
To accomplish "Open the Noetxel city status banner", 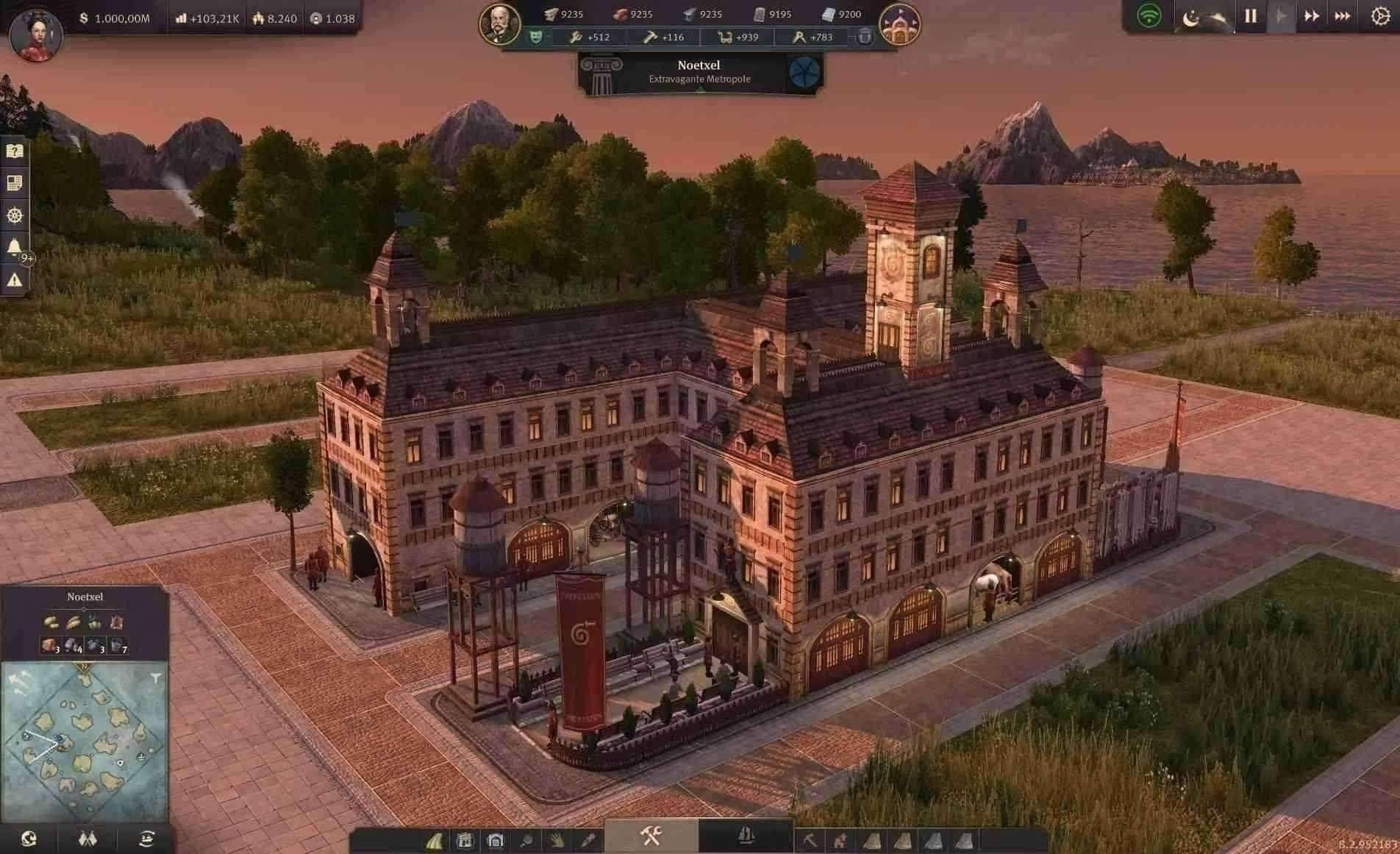I will tap(699, 72).
